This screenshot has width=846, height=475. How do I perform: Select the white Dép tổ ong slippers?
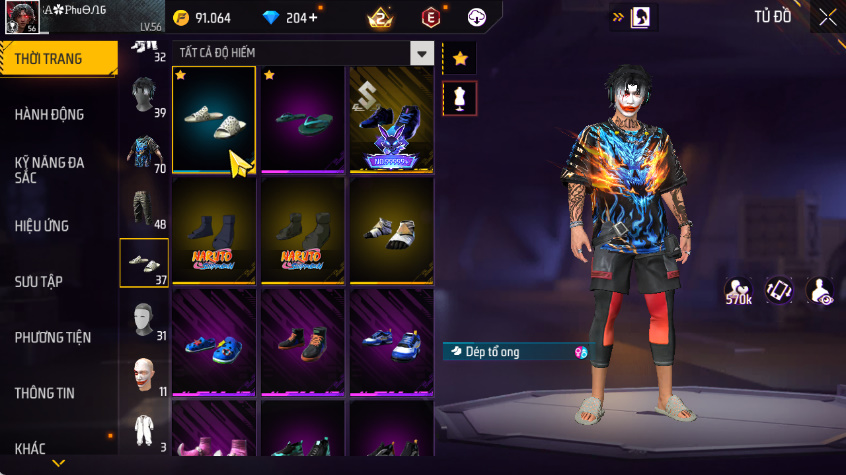tap(214, 120)
